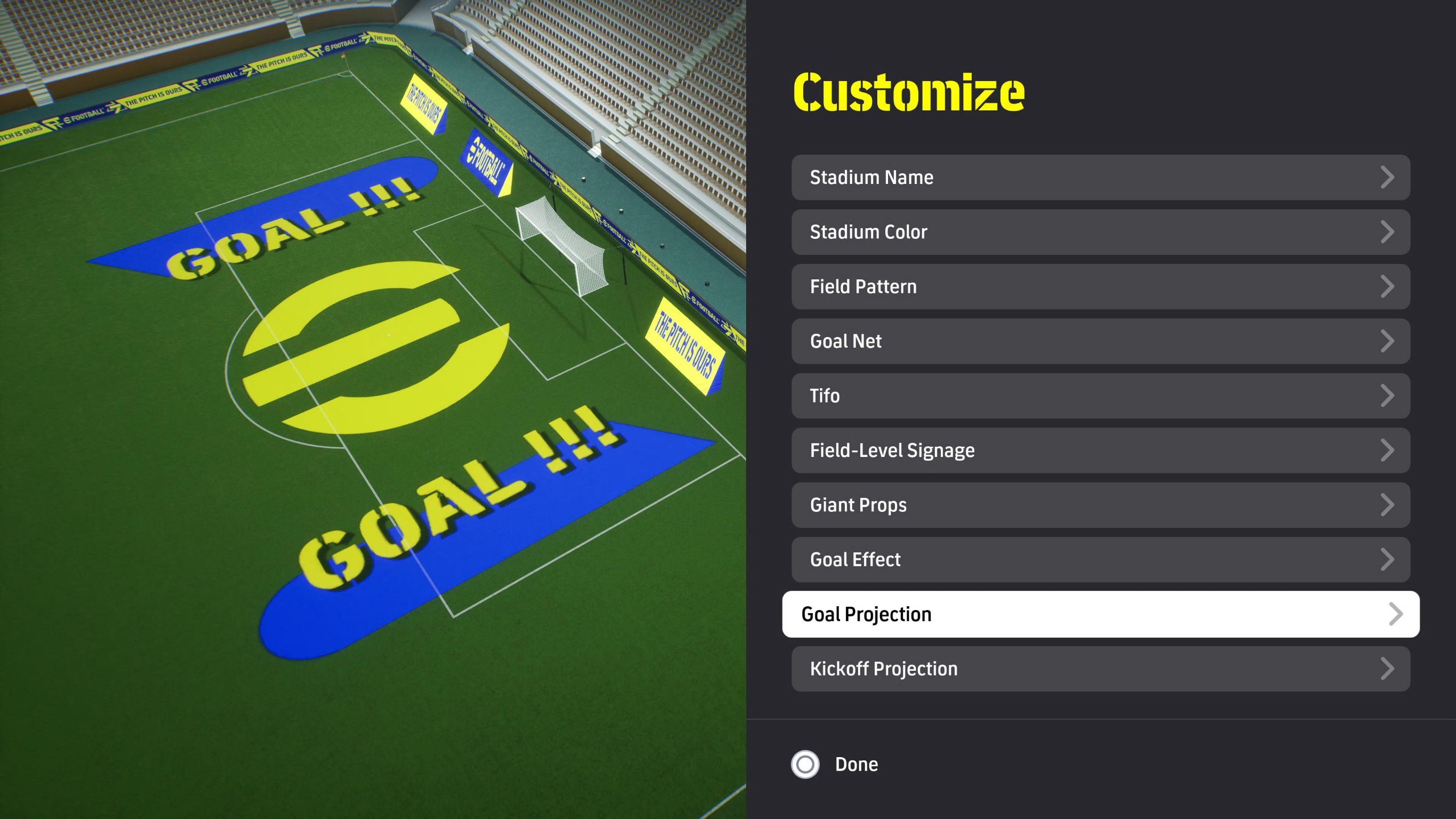Choose the Field Pattern entry
The height and width of the screenshot is (819, 1456).
1100,286
